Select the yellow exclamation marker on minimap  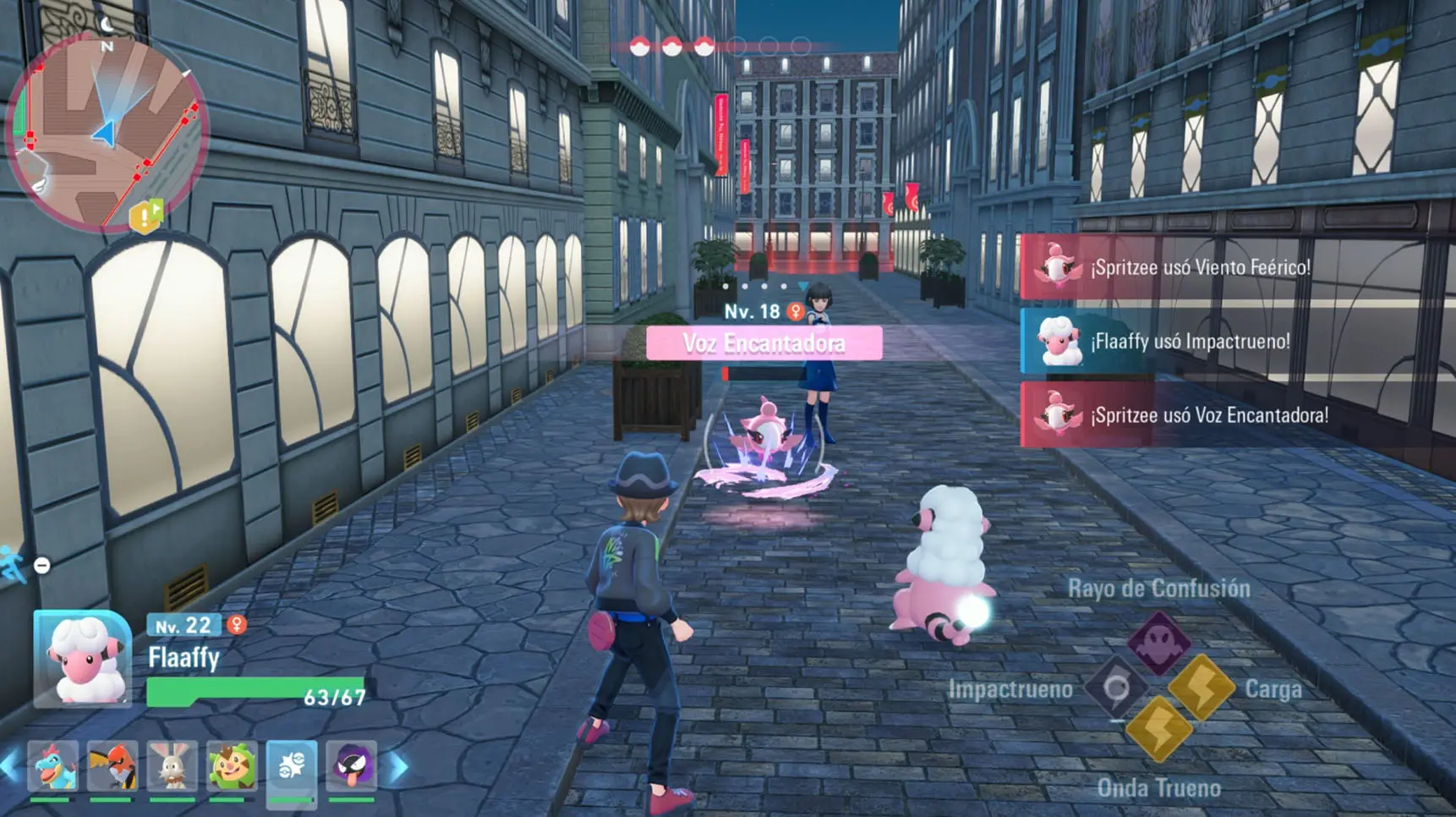click(x=145, y=217)
